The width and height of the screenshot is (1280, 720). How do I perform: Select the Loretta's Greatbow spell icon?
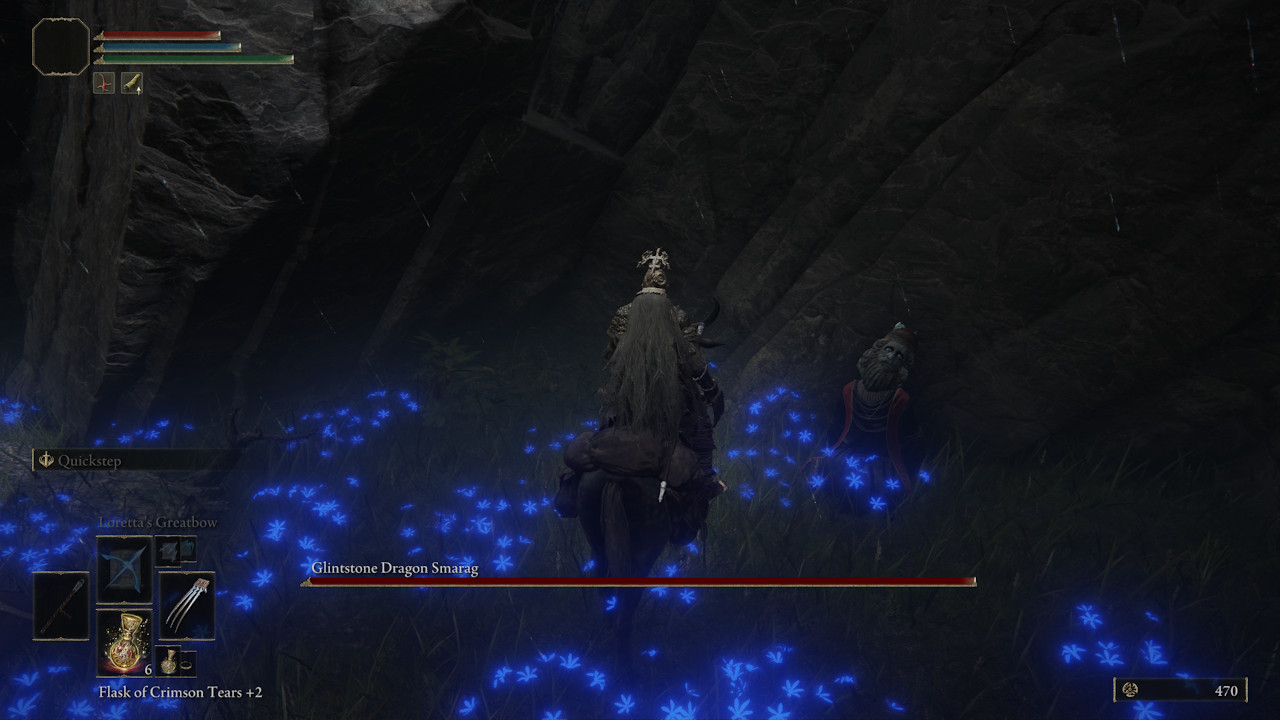(x=124, y=570)
